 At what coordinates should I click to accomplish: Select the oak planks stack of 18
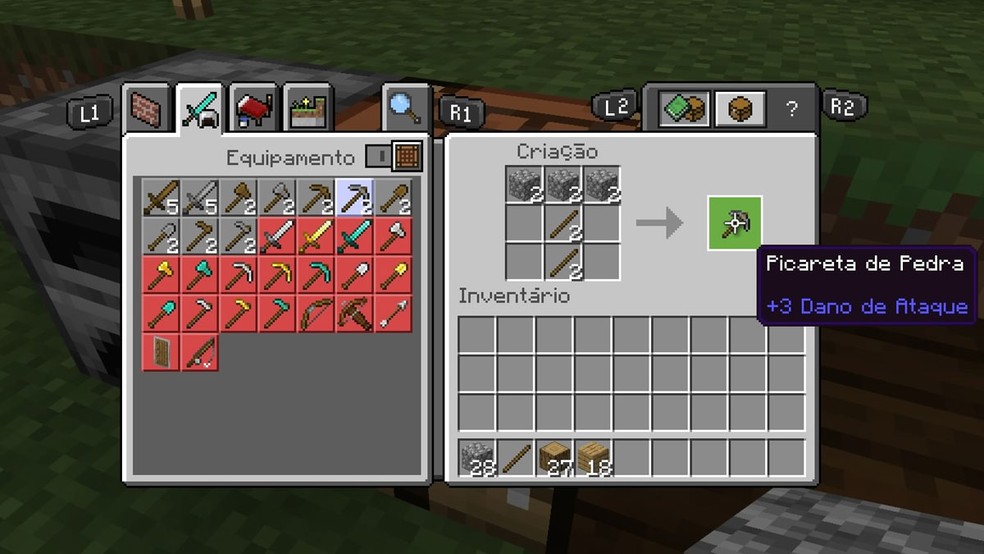click(594, 459)
